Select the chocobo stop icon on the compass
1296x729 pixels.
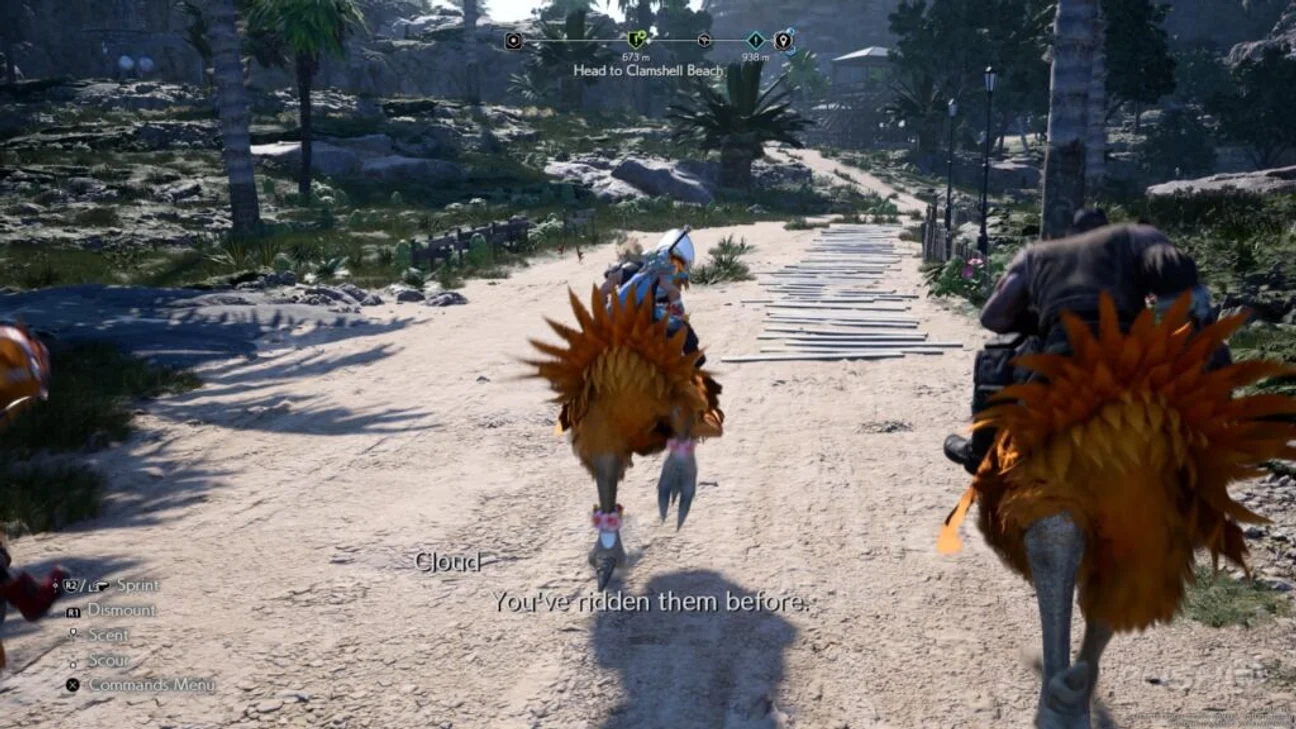point(703,40)
